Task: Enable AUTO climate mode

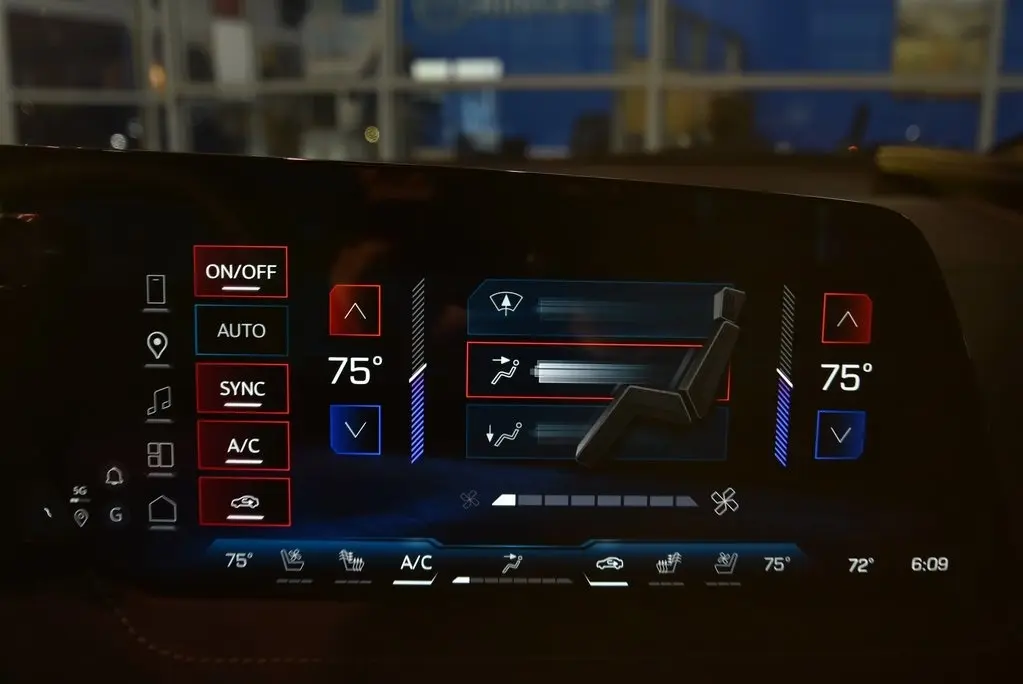Action: click(241, 330)
